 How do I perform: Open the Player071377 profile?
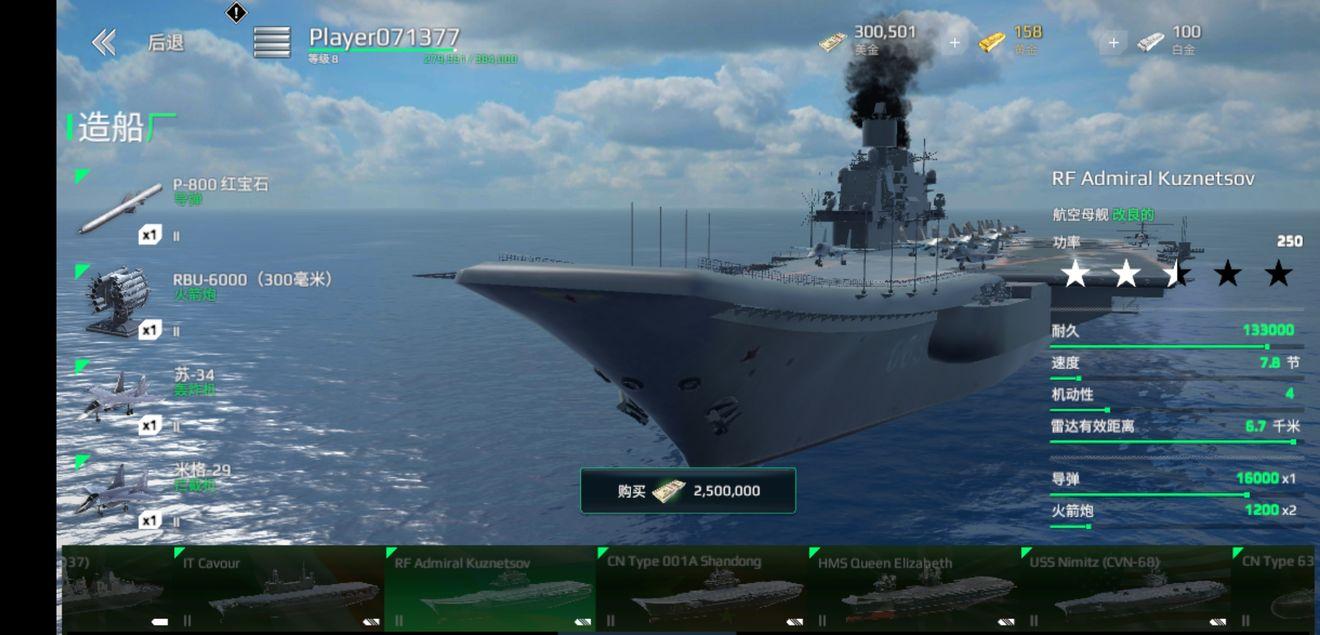pos(383,38)
